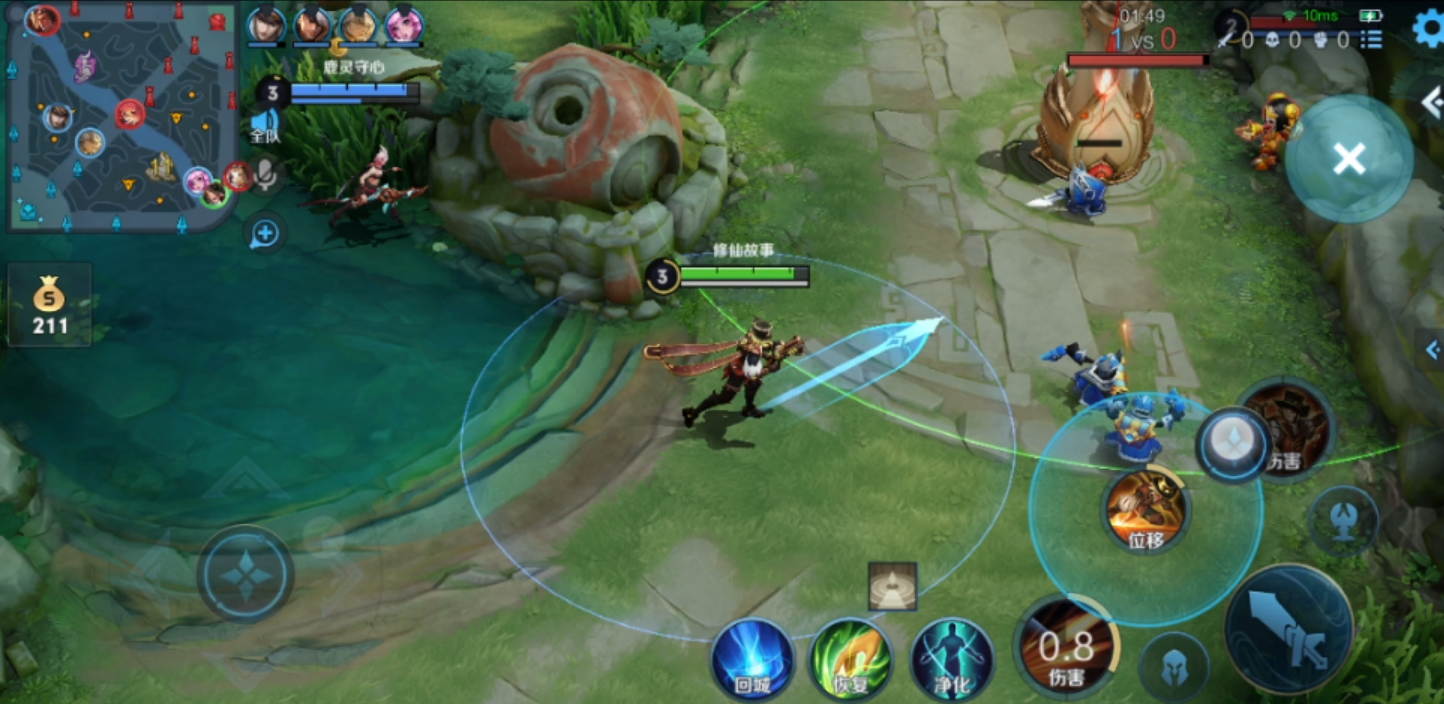This screenshot has height=704, width=1444.
Task: Tap the tower attack button
Action: [x=1343, y=522]
